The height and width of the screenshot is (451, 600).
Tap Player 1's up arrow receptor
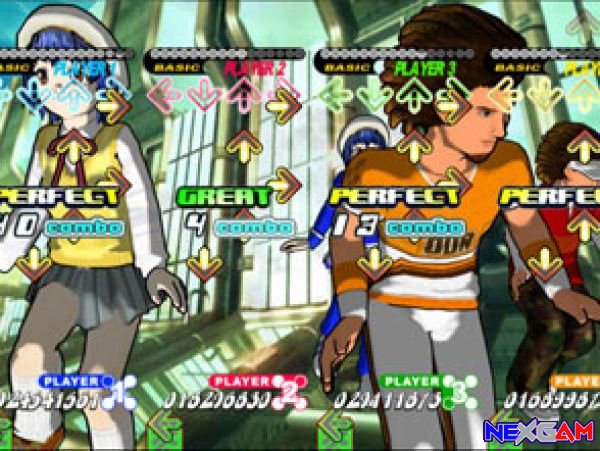tap(74, 96)
